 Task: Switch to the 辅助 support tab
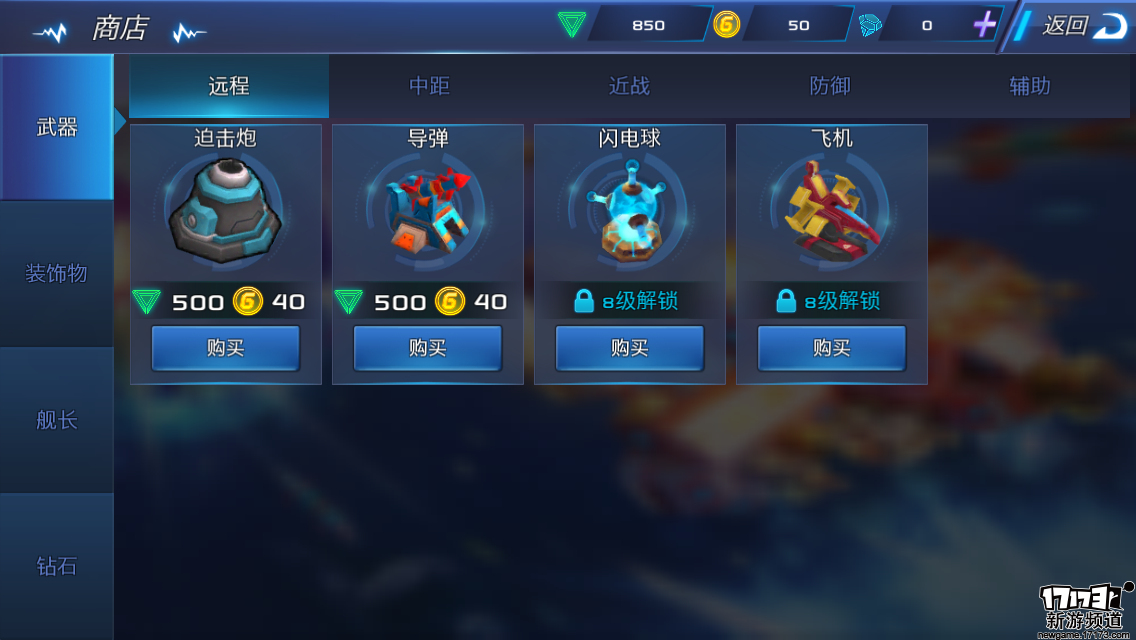tap(1029, 86)
